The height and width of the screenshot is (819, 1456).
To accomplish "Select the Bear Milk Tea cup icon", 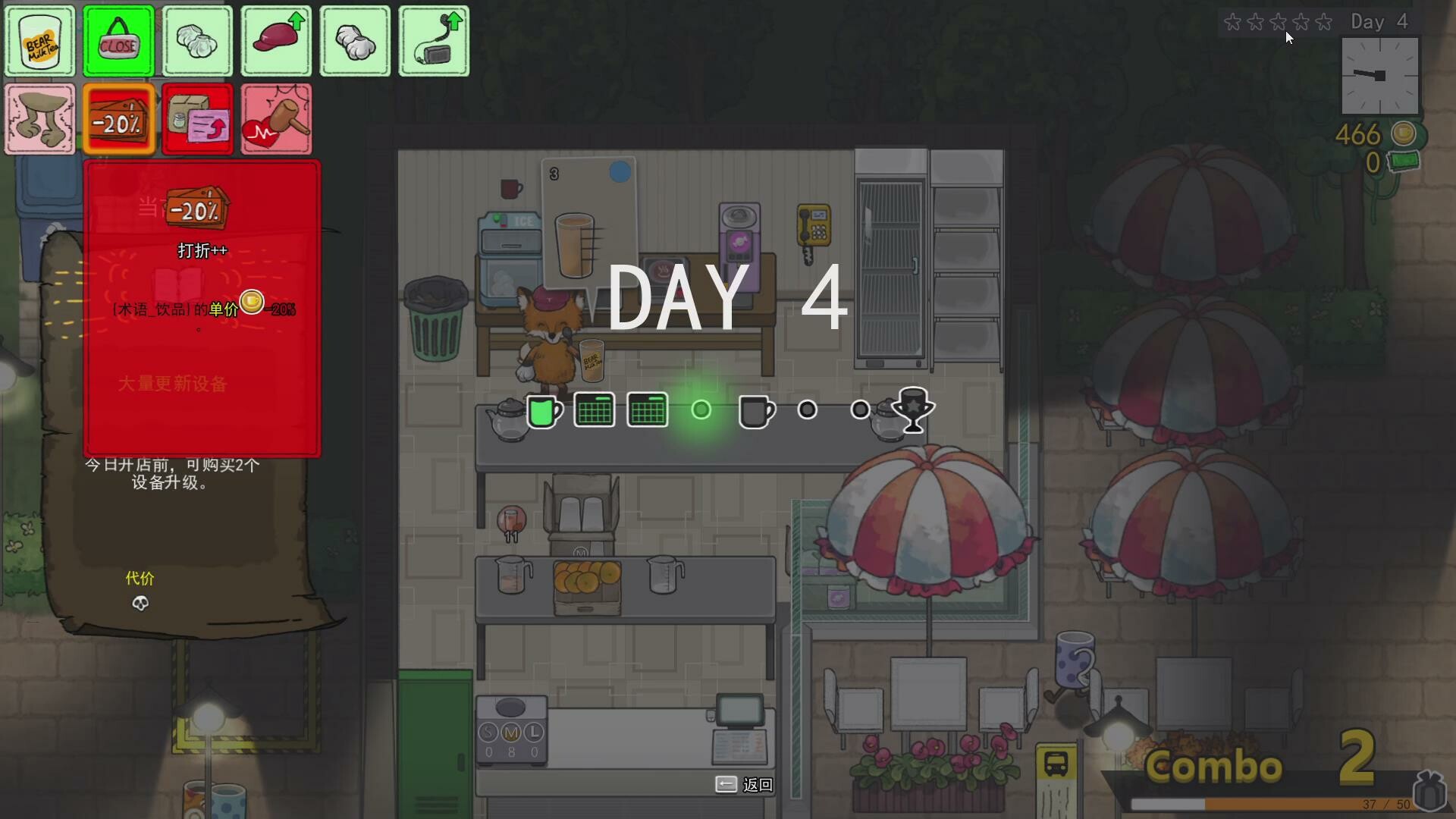I will tap(39, 41).
